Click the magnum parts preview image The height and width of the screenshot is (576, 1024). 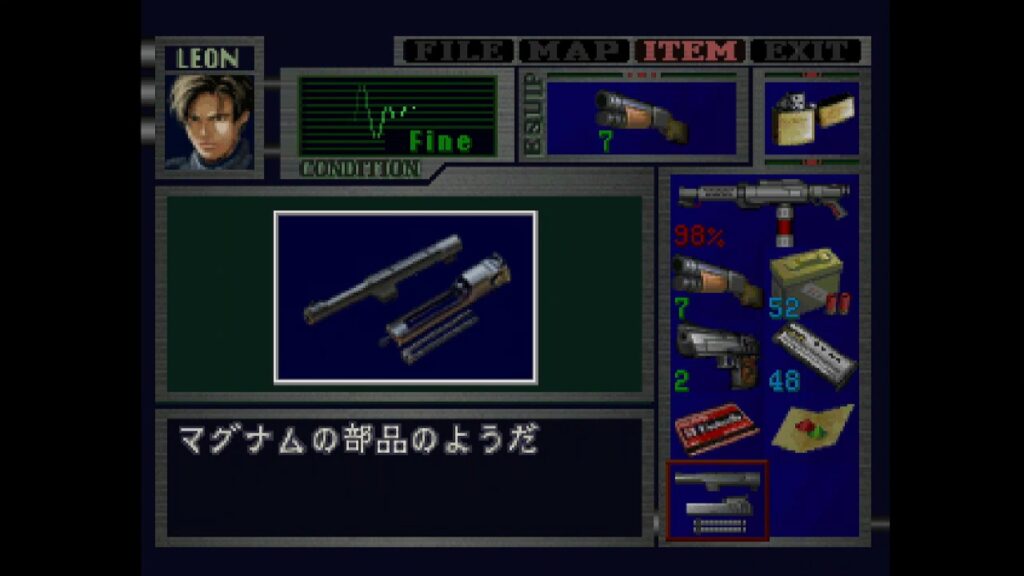click(405, 296)
